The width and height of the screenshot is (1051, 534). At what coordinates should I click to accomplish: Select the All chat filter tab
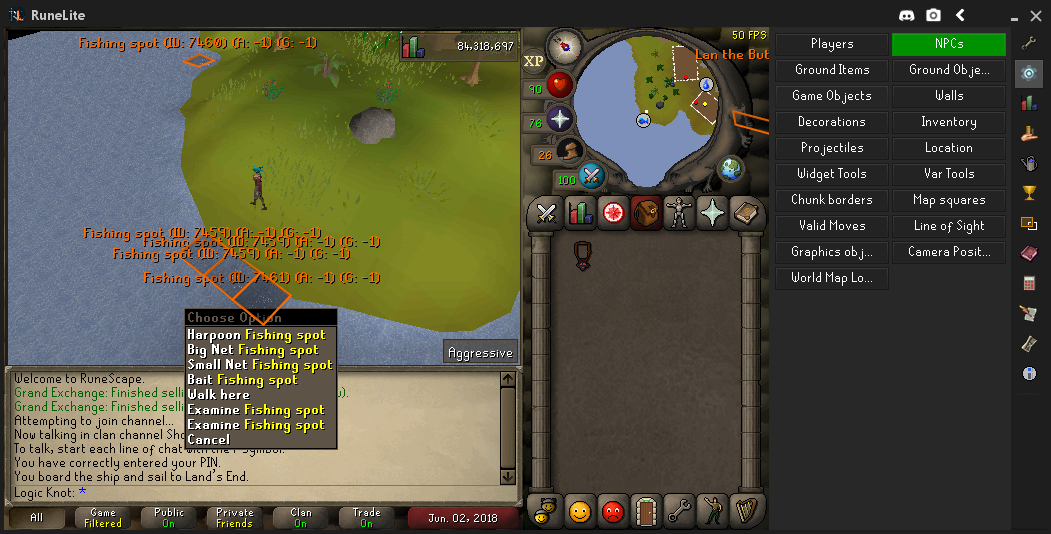click(x=37, y=518)
